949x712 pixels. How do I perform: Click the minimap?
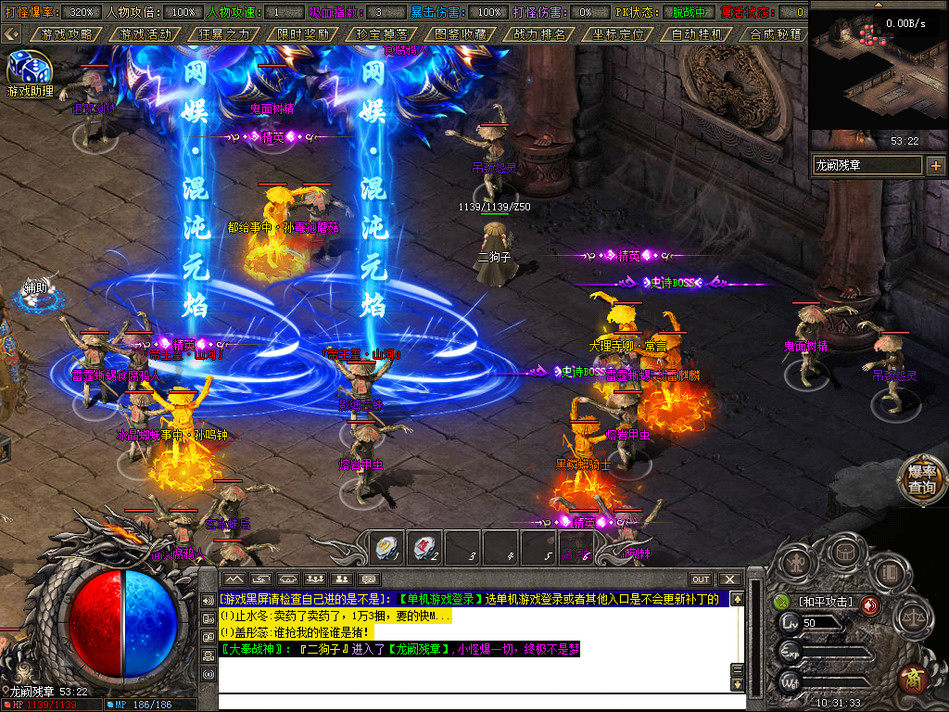point(877,78)
